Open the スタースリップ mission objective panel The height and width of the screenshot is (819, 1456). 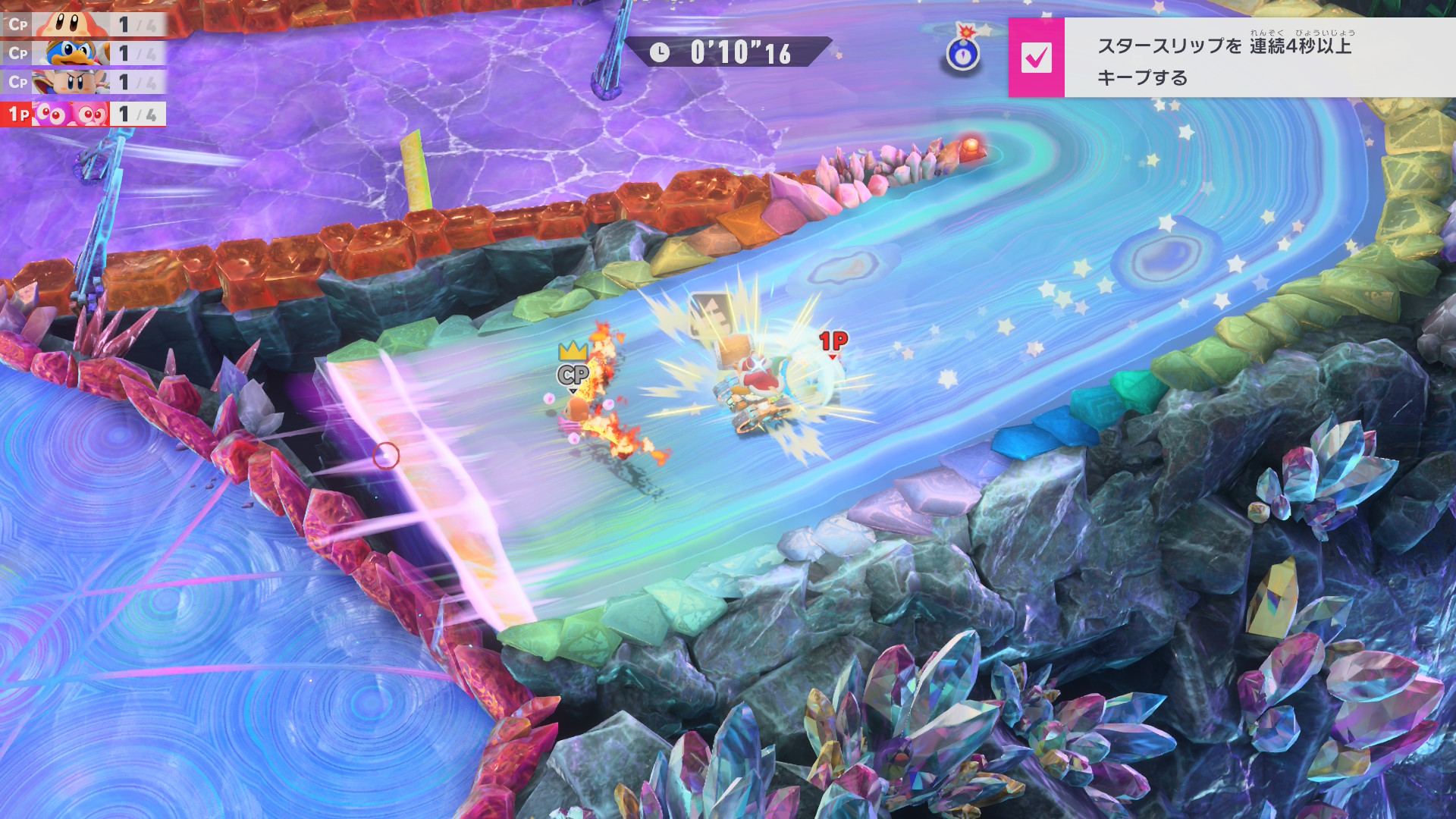tap(1259, 59)
